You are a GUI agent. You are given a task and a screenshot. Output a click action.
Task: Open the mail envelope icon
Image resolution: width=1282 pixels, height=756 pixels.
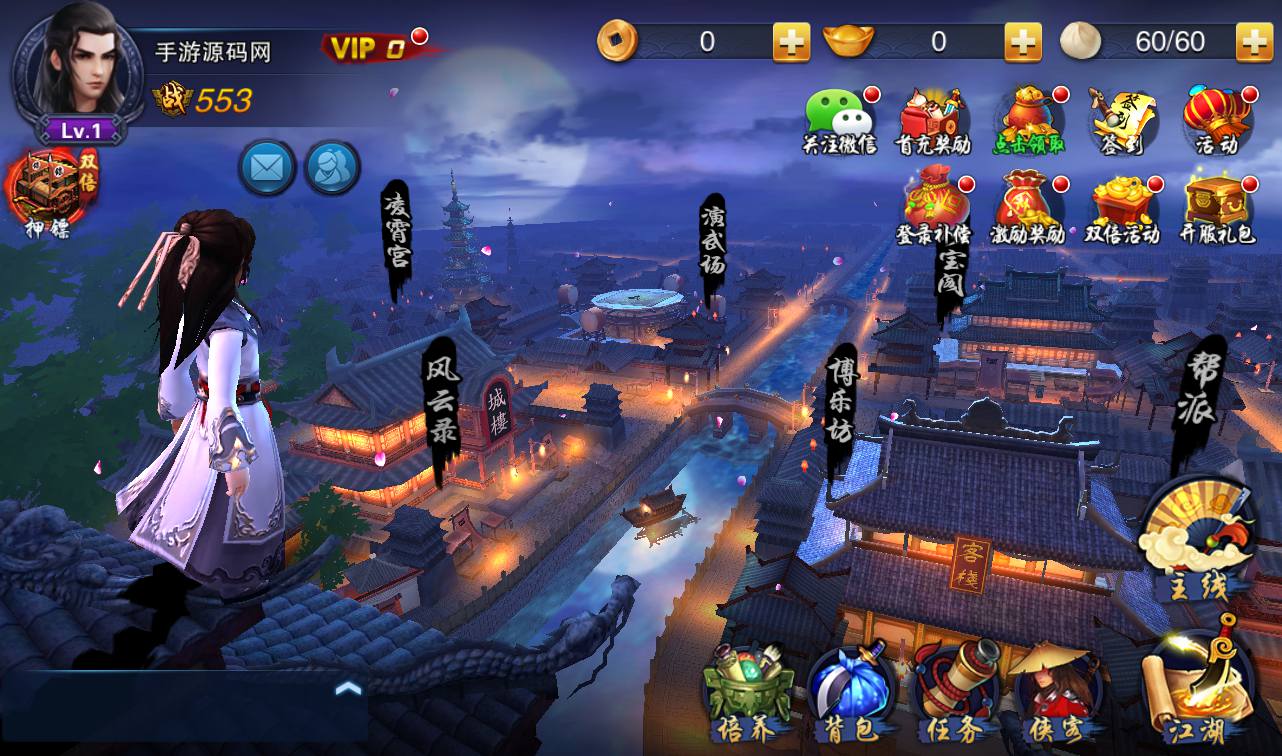[267, 167]
